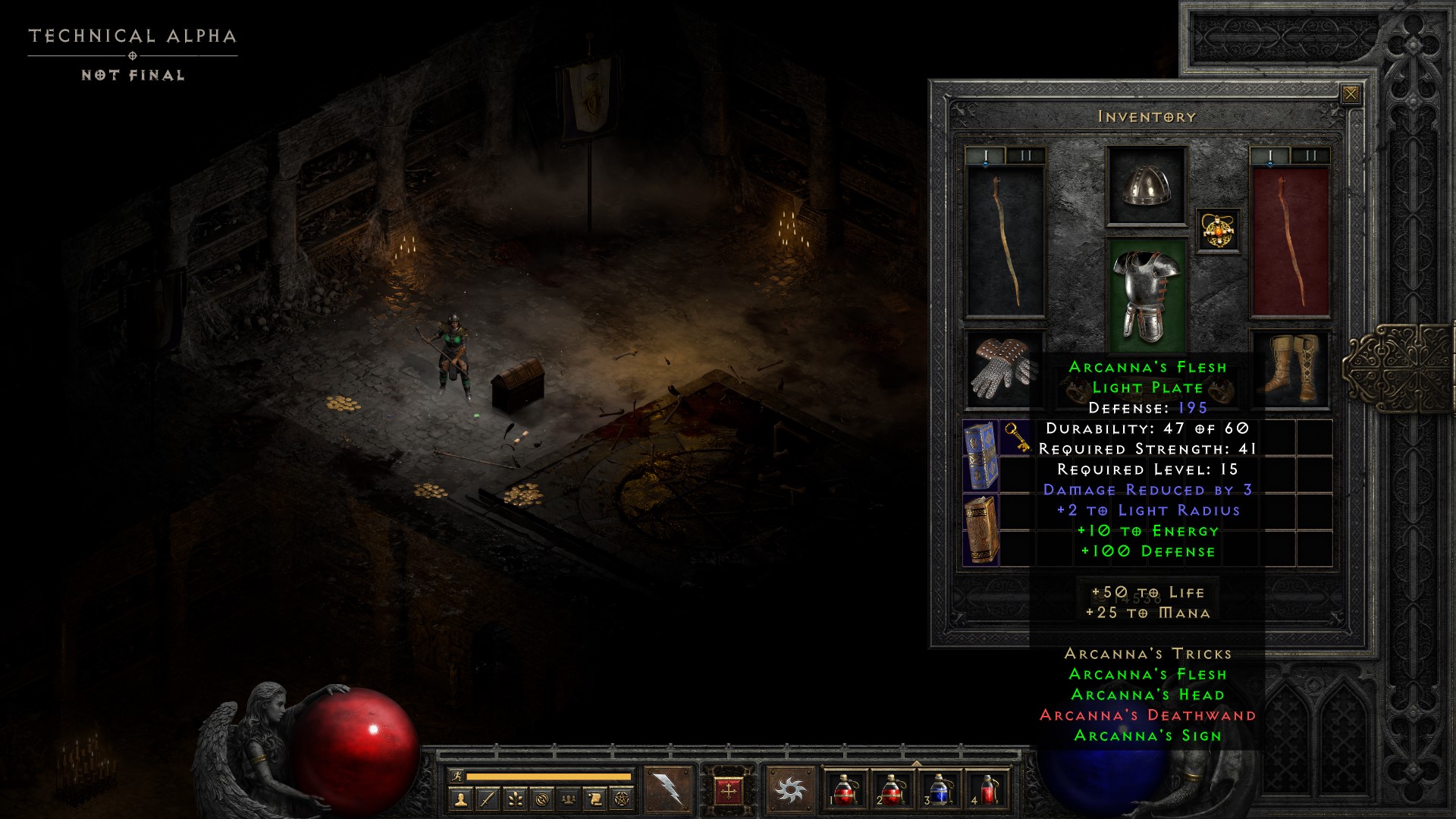Toggle the run/walk icon beside the stamina bar
The width and height of the screenshot is (1456, 819).
click(x=457, y=776)
